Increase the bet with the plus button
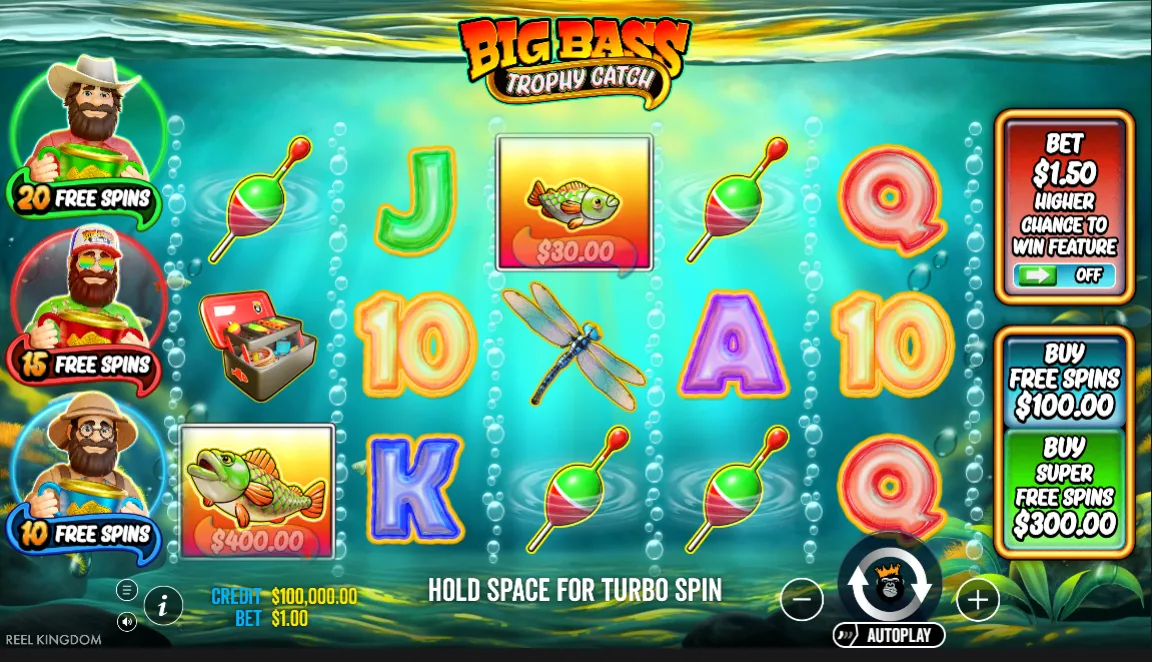 [x=977, y=600]
